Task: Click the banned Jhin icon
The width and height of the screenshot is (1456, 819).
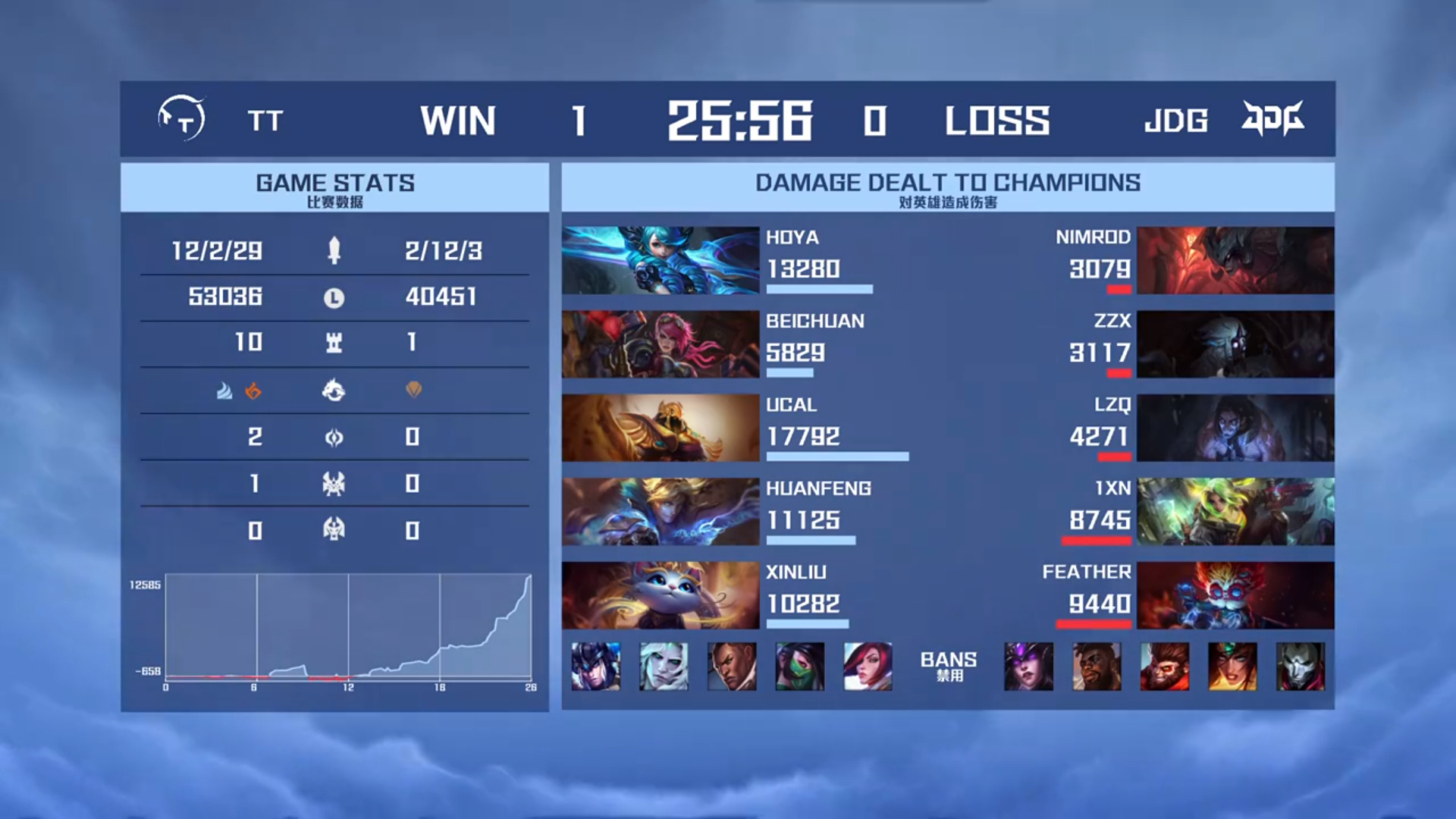Action: (x=1301, y=667)
